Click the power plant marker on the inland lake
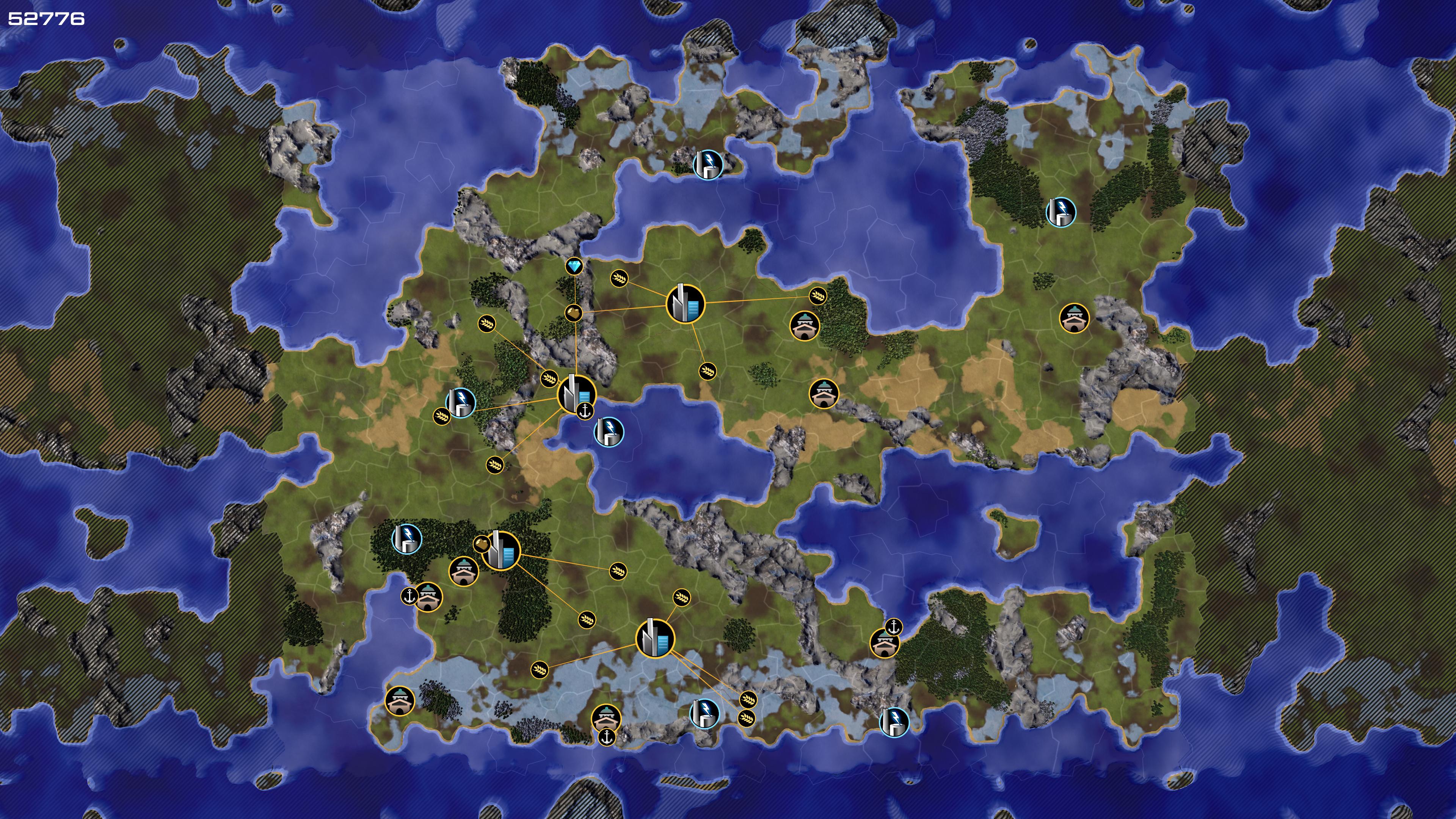 click(609, 432)
